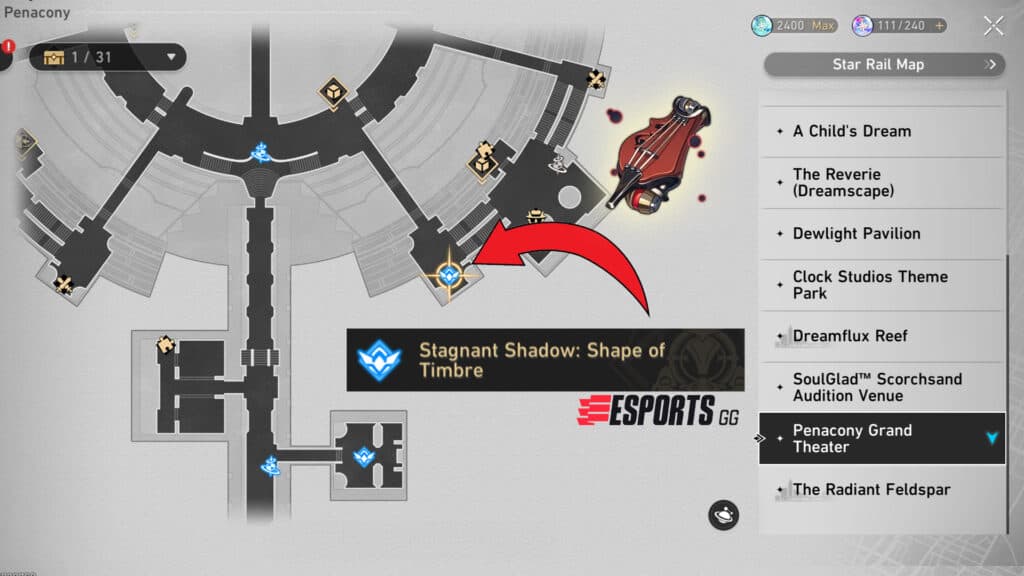This screenshot has height=576, width=1024.
Task: Click the planet icon button
Action: (723, 515)
